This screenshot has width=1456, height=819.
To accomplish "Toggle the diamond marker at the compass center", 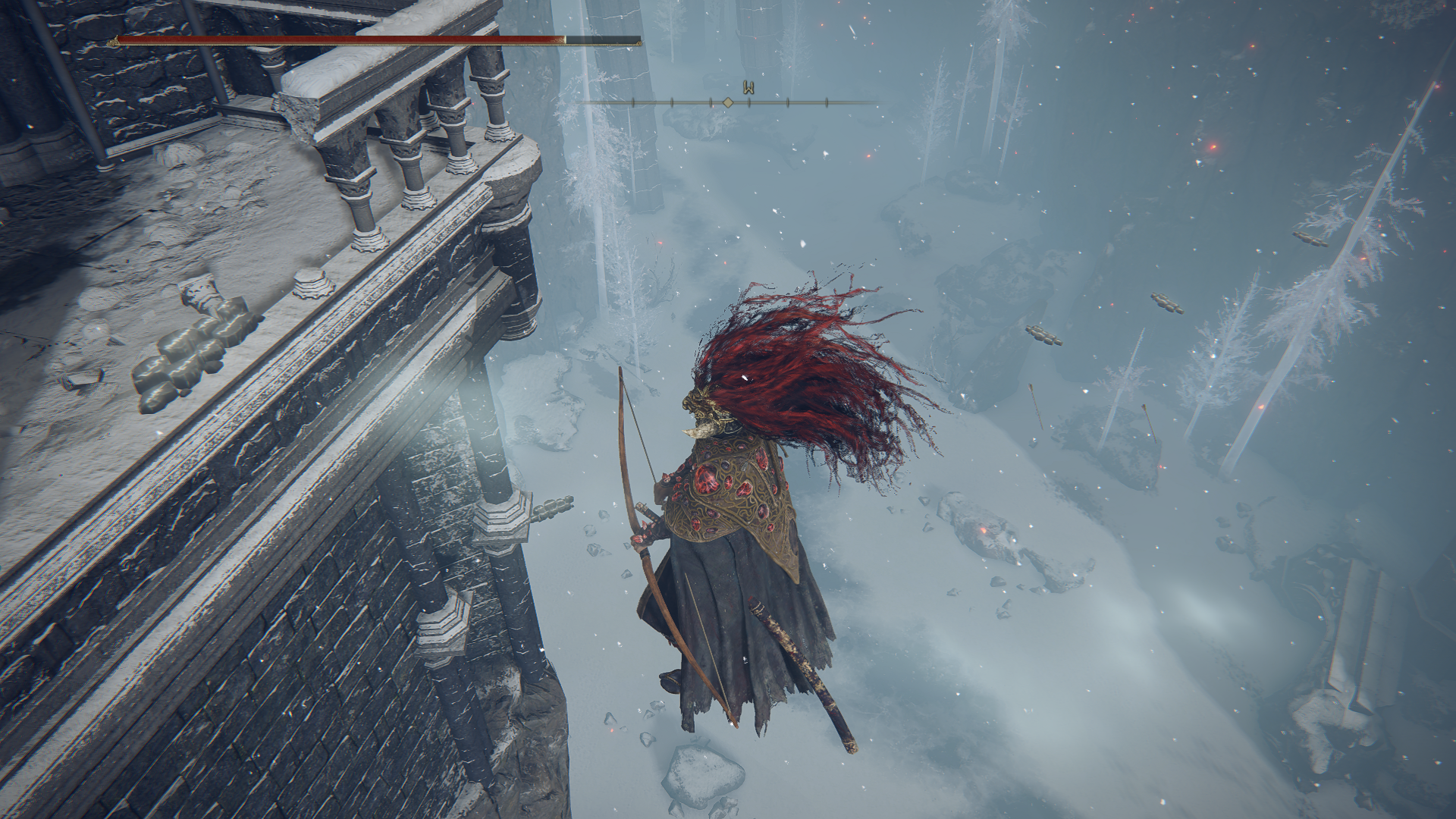I will pyautogui.click(x=728, y=102).
